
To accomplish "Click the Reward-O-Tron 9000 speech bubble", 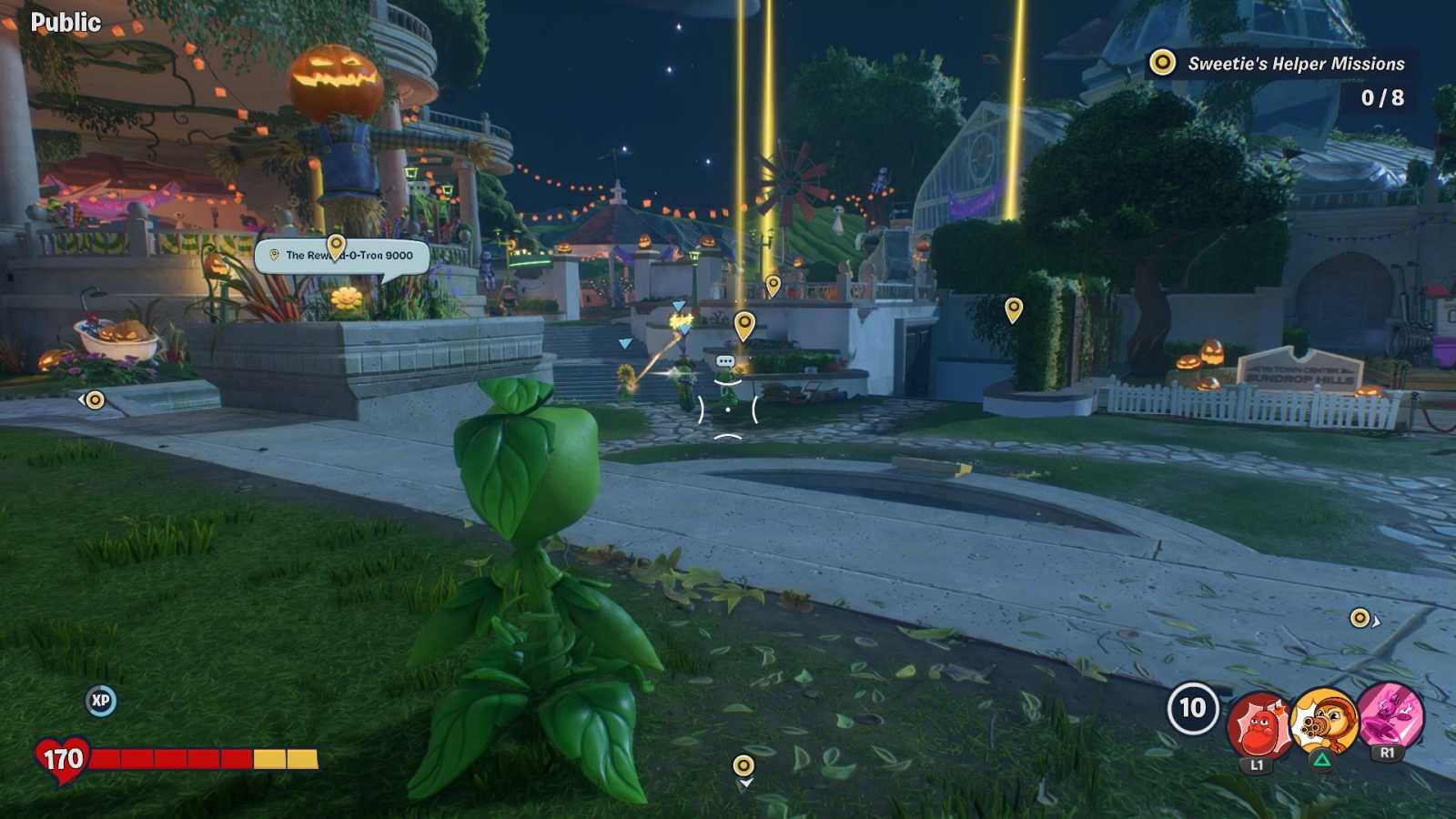I will (339, 257).
